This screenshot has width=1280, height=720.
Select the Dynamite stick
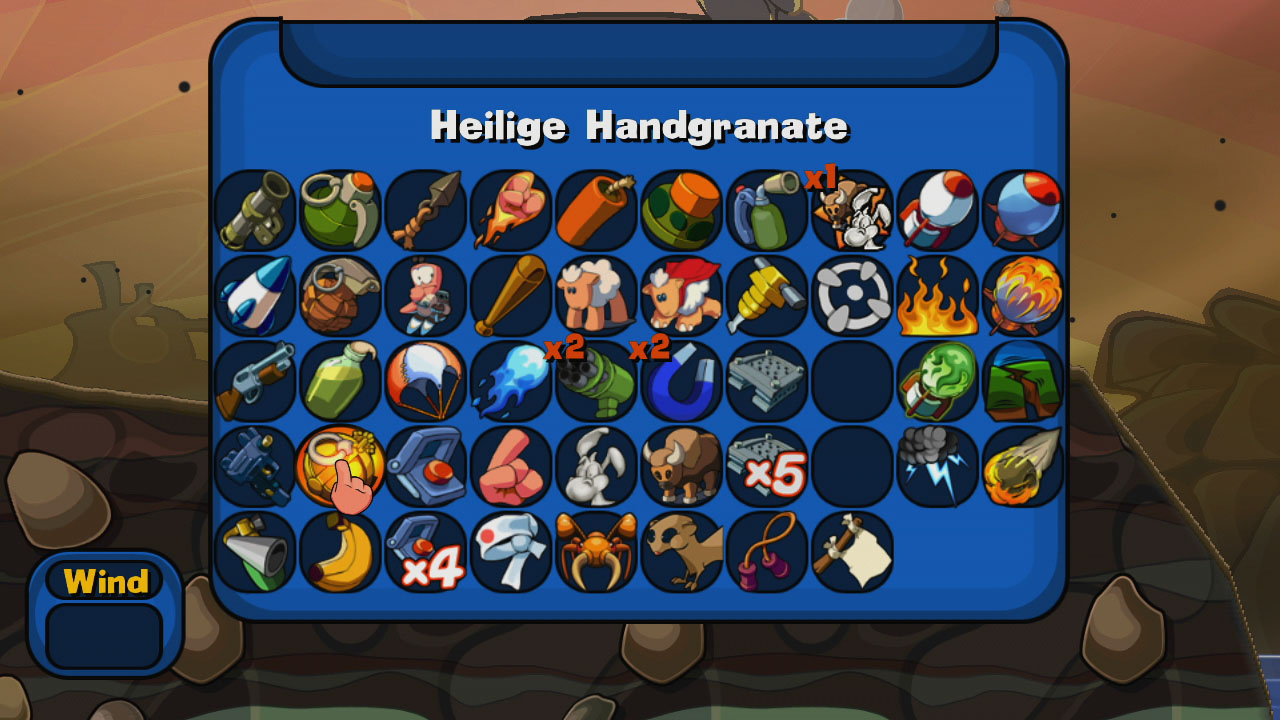595,210
